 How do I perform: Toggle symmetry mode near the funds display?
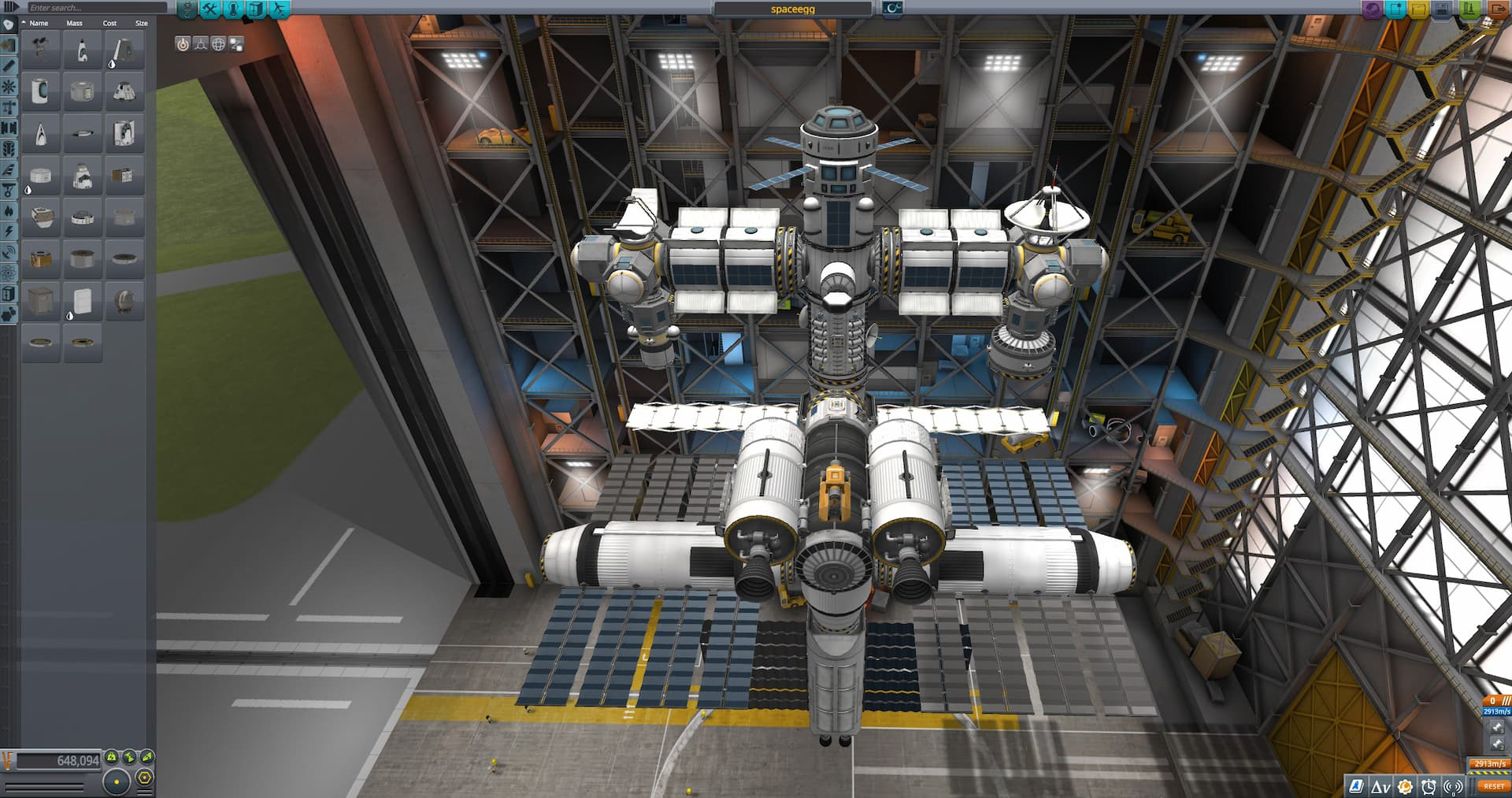[x=117, y=782]
